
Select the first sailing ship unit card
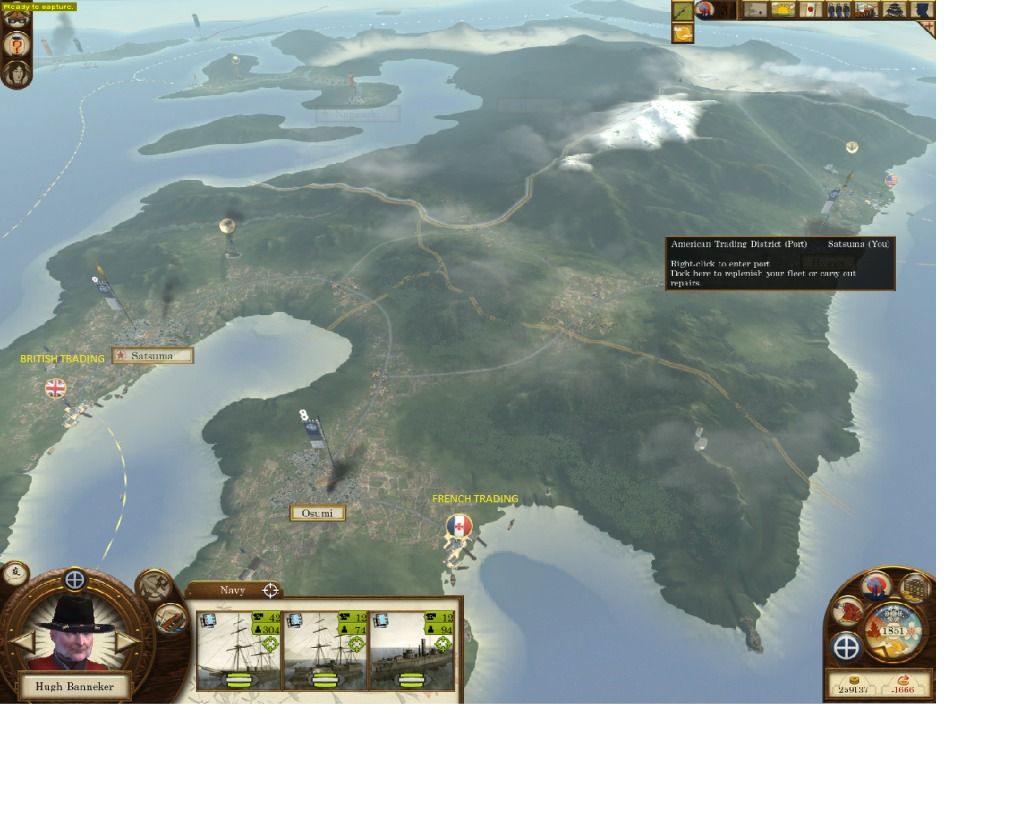[x=239, y=651]
